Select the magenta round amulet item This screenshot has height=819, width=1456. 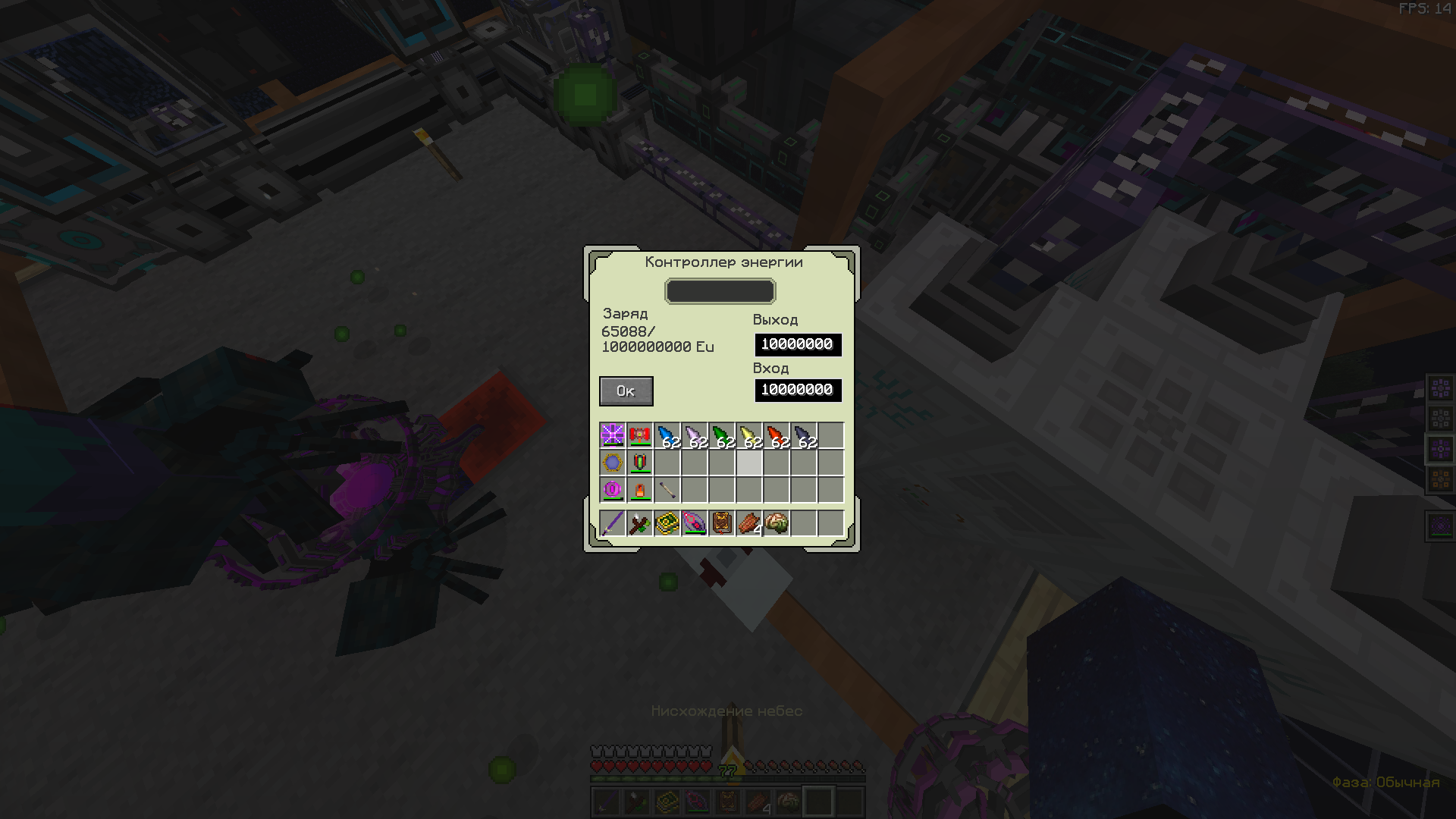613,490
